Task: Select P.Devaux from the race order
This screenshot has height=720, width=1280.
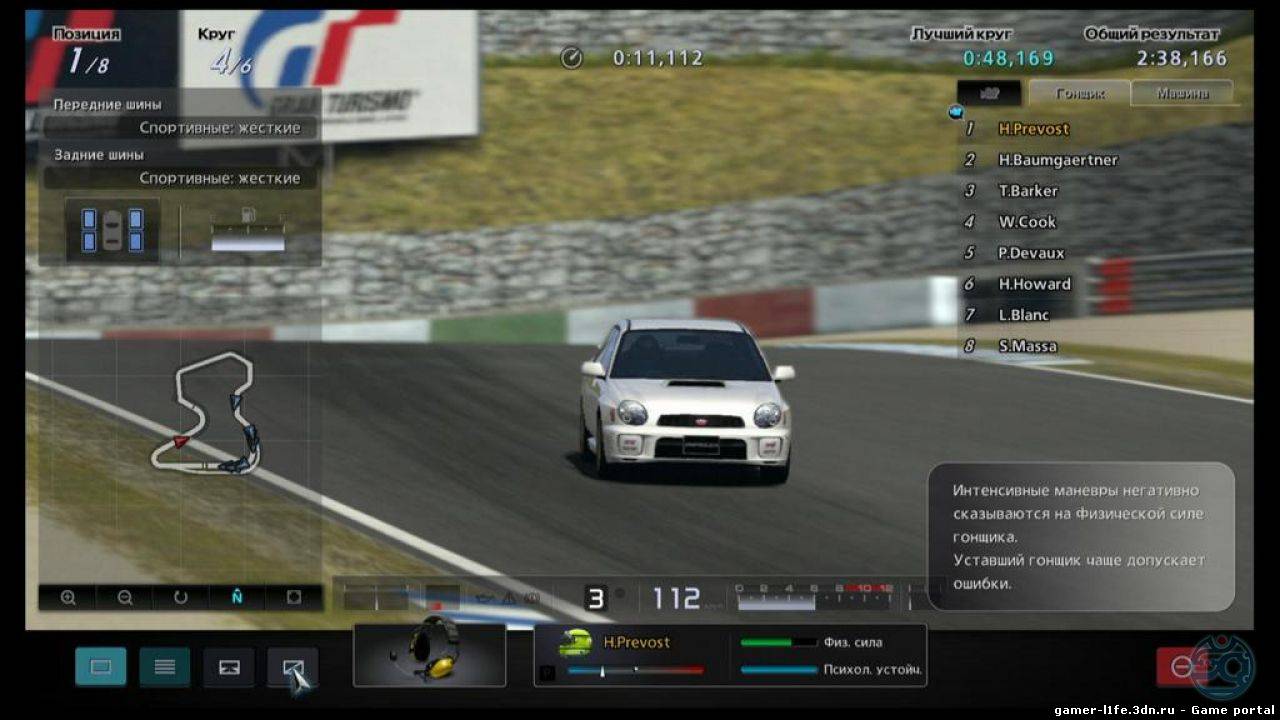Action: (x=1031, y=253)
